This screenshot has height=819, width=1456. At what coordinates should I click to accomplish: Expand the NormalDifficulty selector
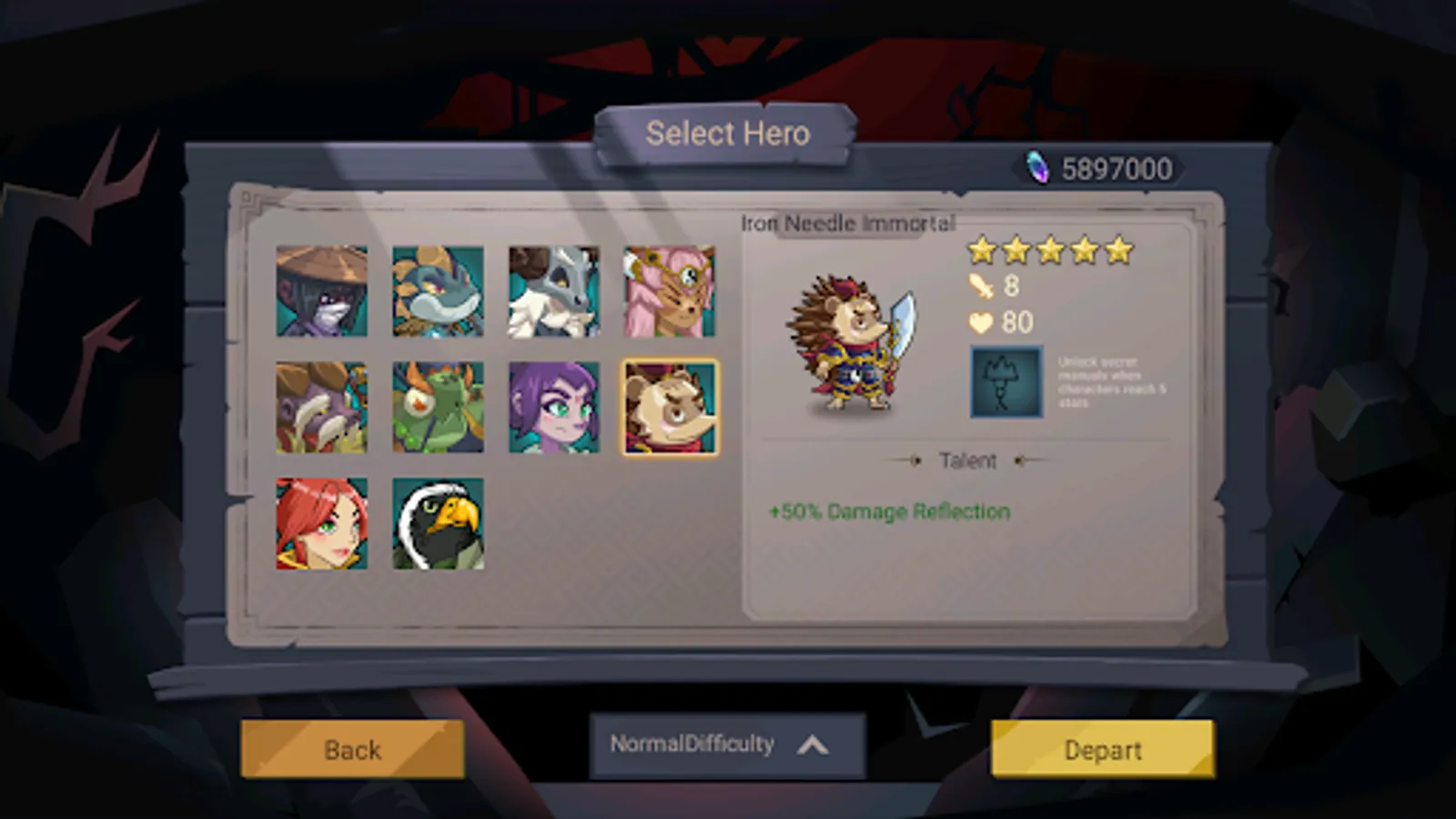[x=692, y=743]
